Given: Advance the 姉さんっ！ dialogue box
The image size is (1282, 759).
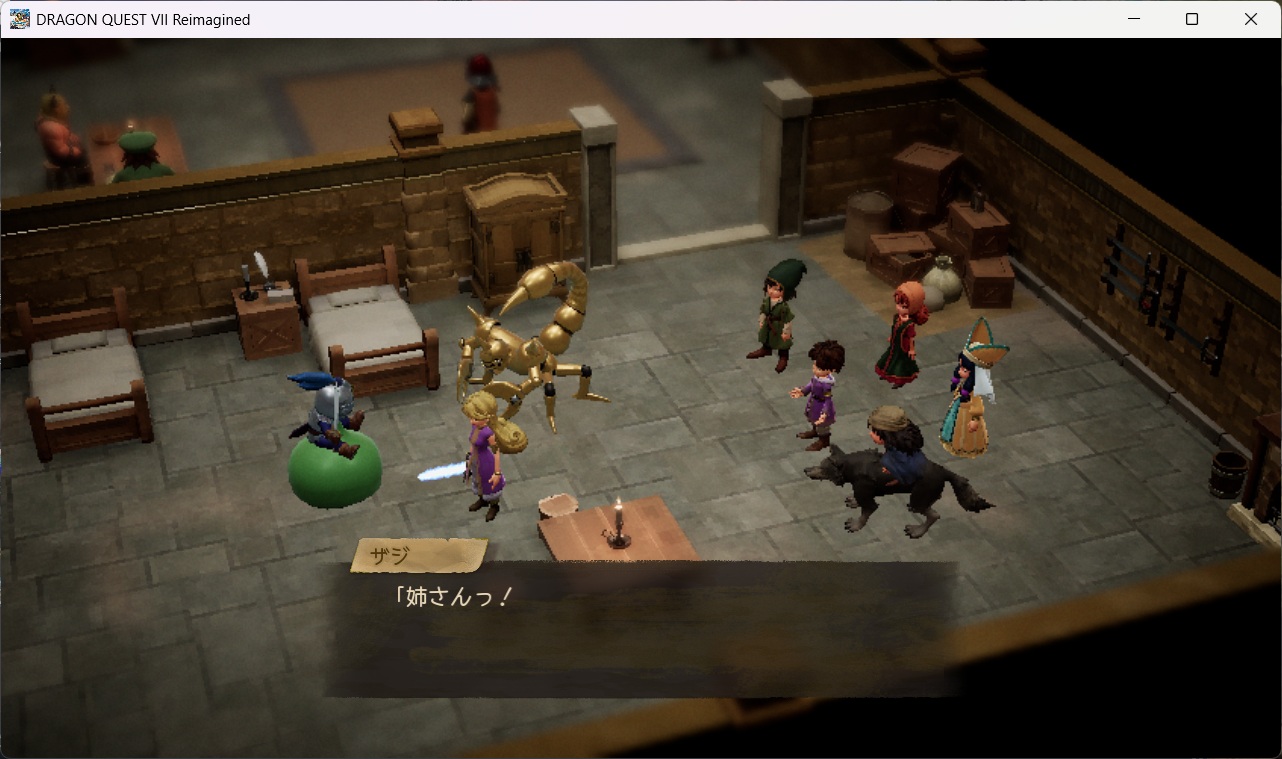Looking at the screenshot, I should [x=640, y=630].
